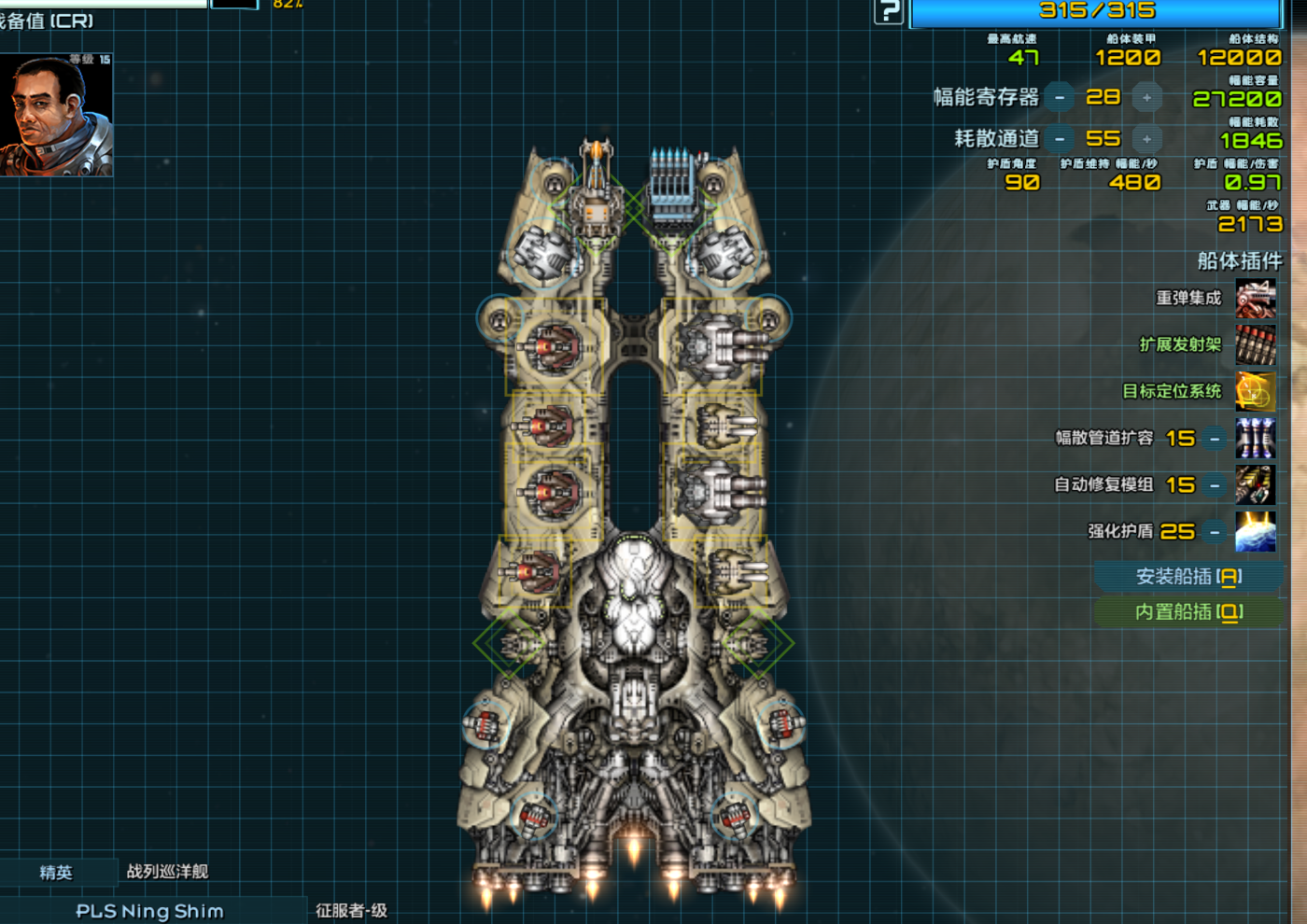The width and height of the screenshot is (1307, 924).
Task: Open the 内置船插 built-in hullmods
Action: pos(1188,612)
